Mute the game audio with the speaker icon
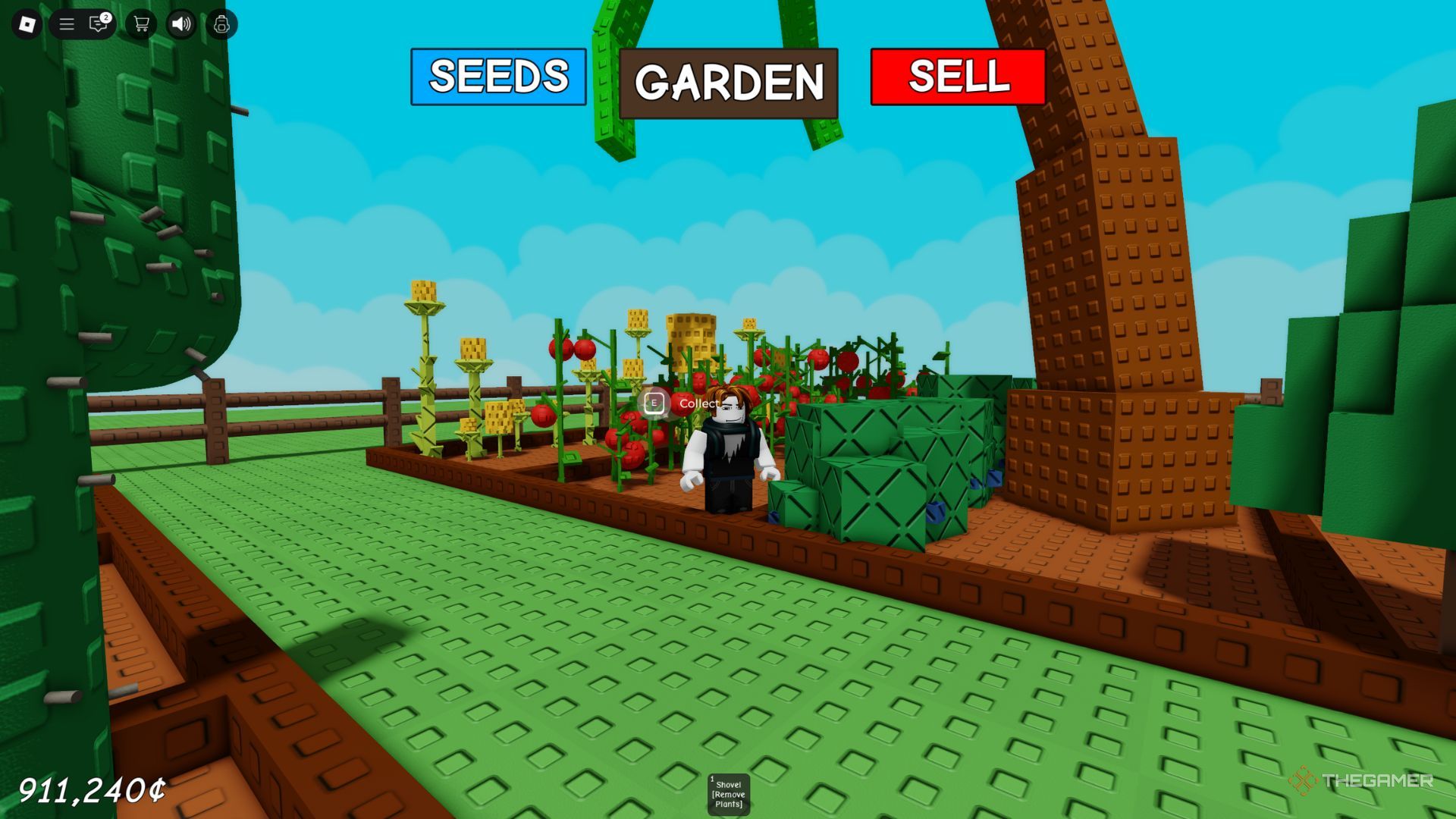Screen dimensions: 1456x819 click(x=180, y=24)
